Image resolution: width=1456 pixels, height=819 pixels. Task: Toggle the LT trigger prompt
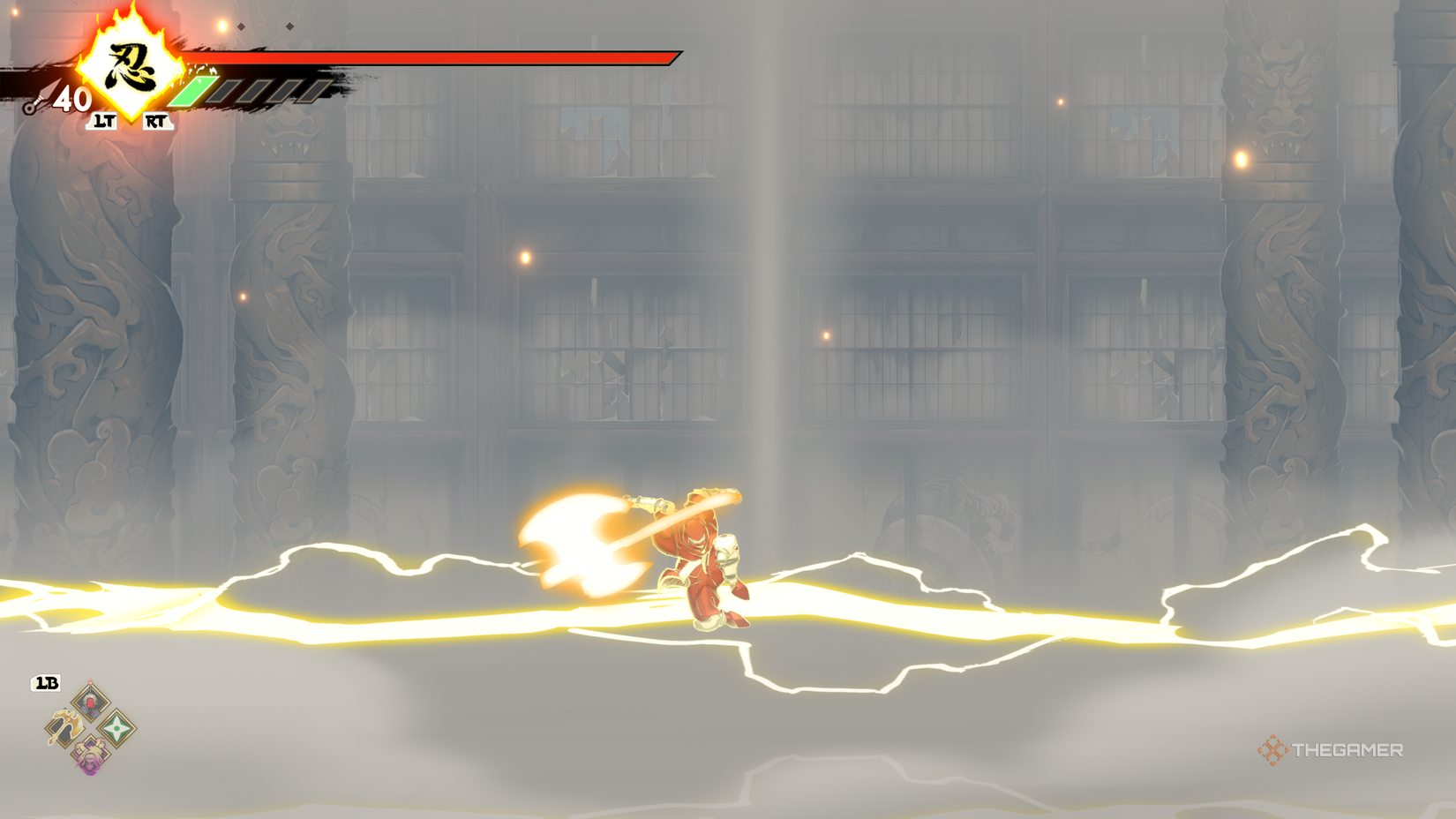[x=104, y=121]
